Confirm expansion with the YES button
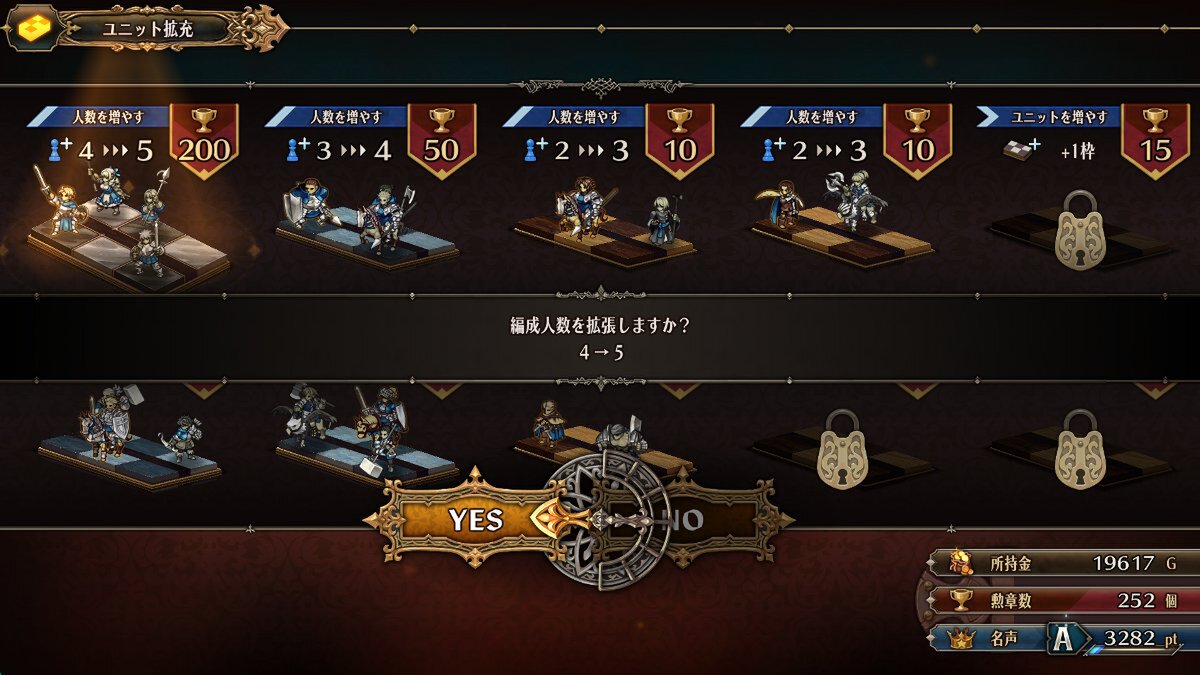The image size is (1200, 675). [x=476, y=519]
